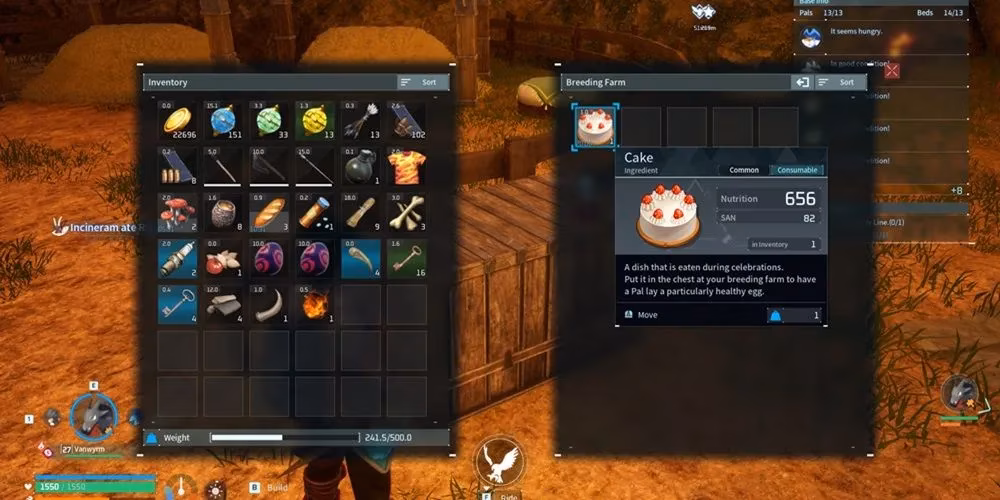Select the black bomb item
Image resolution: width=1000 pixels, height=500 pixels.
[x=361, y=167]
